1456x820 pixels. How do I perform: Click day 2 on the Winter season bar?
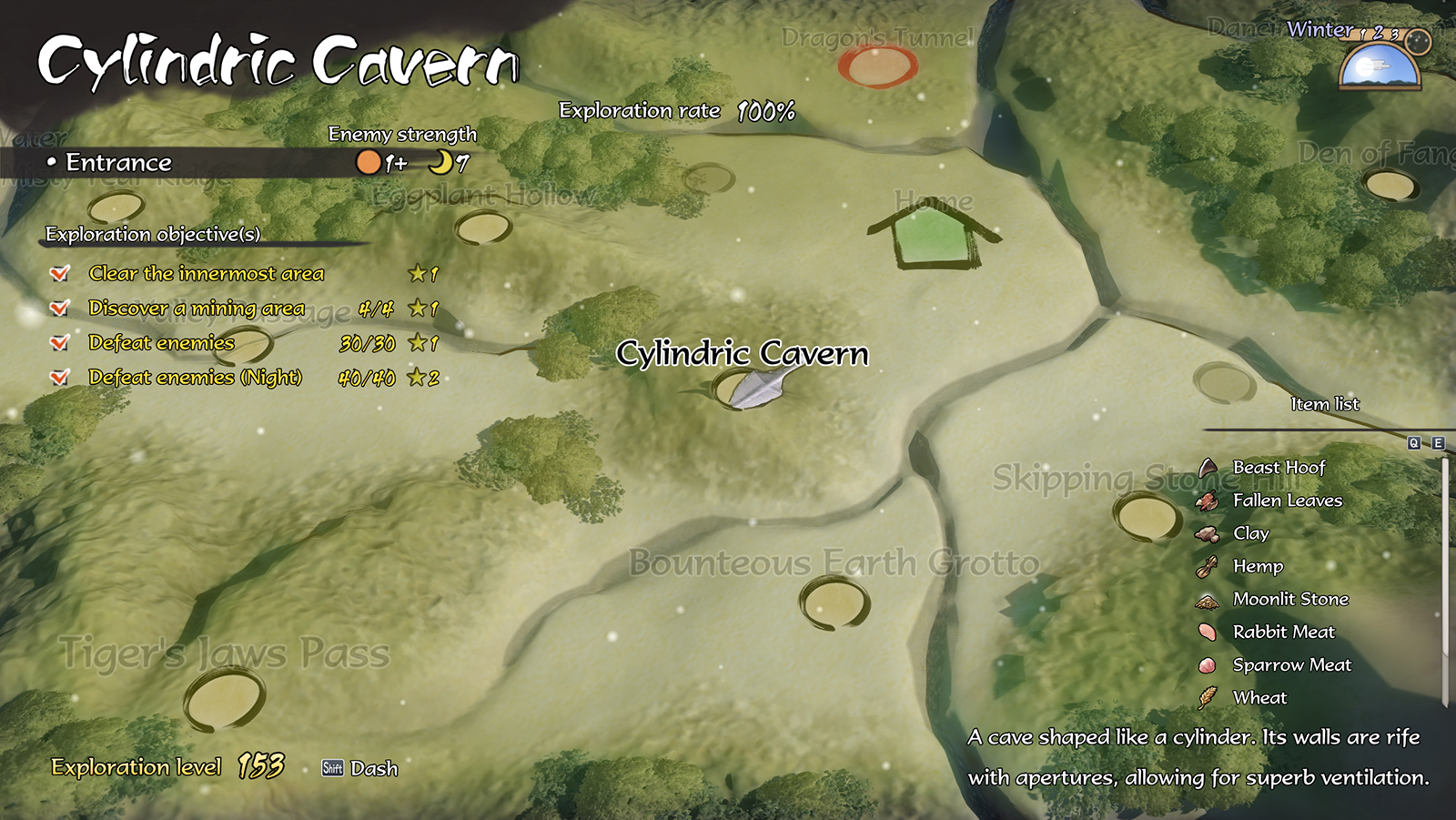(1377, 33)
